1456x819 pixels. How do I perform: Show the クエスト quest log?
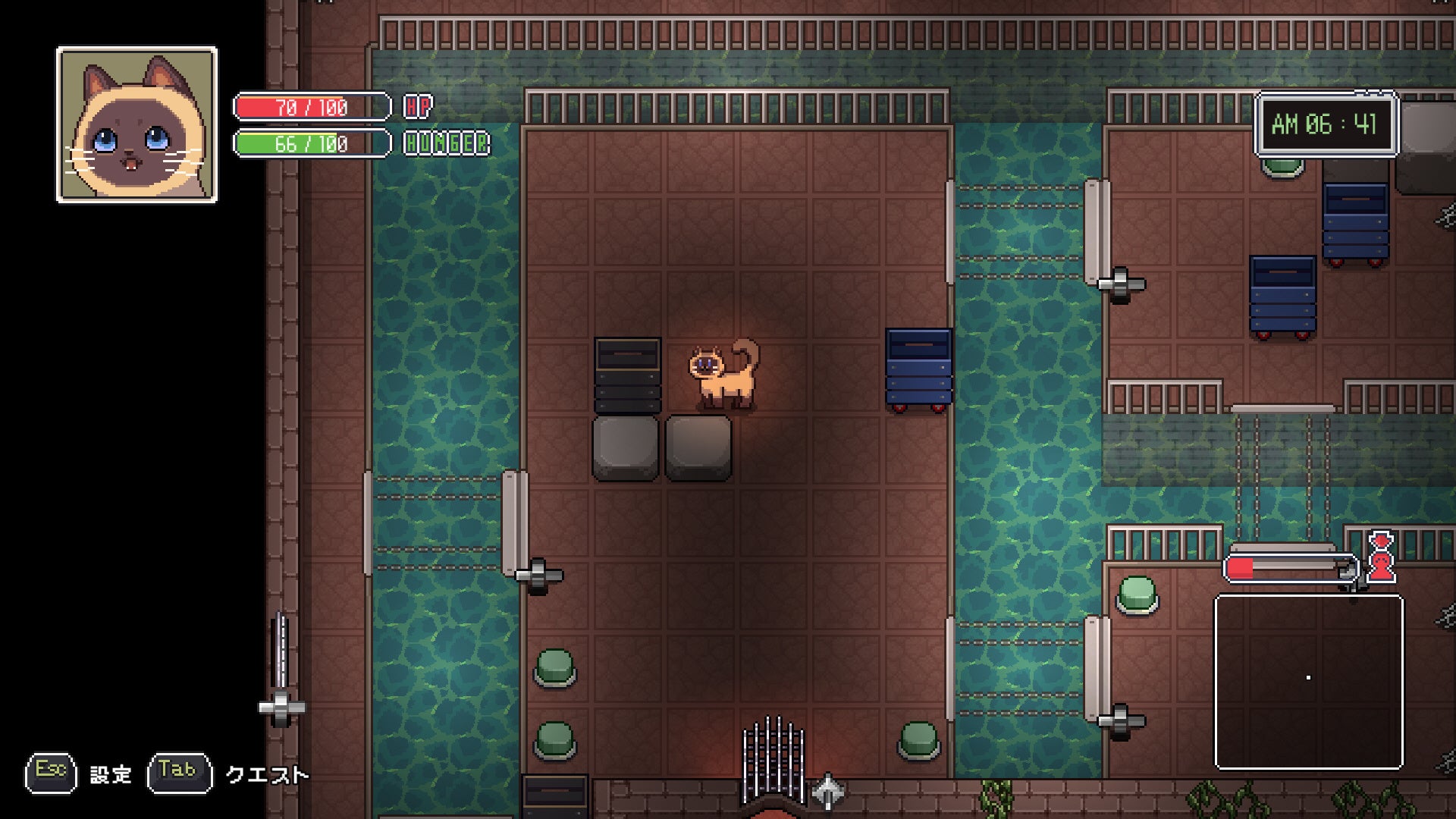pos(267,774)
